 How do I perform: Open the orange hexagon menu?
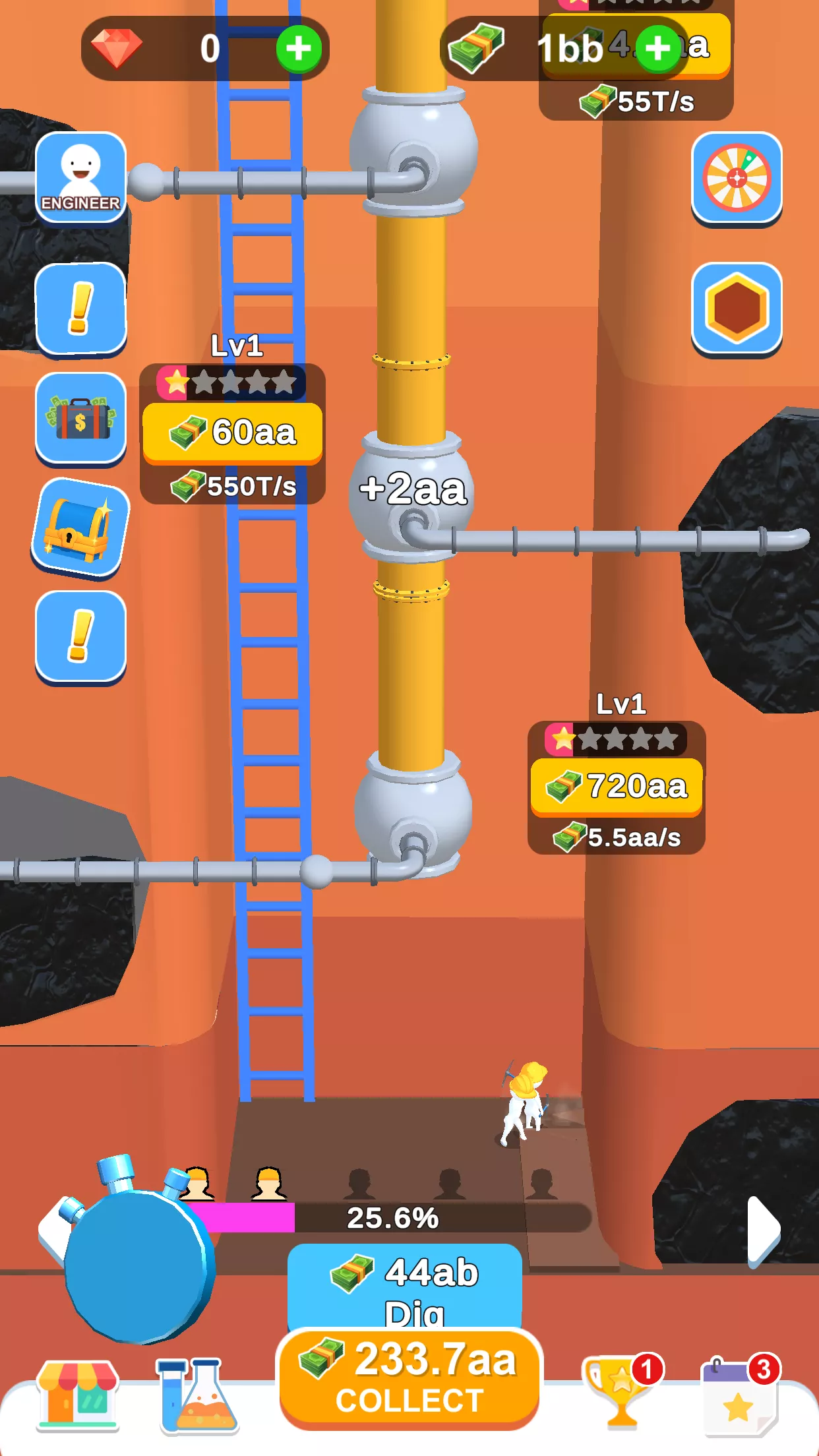coord(737,309)
